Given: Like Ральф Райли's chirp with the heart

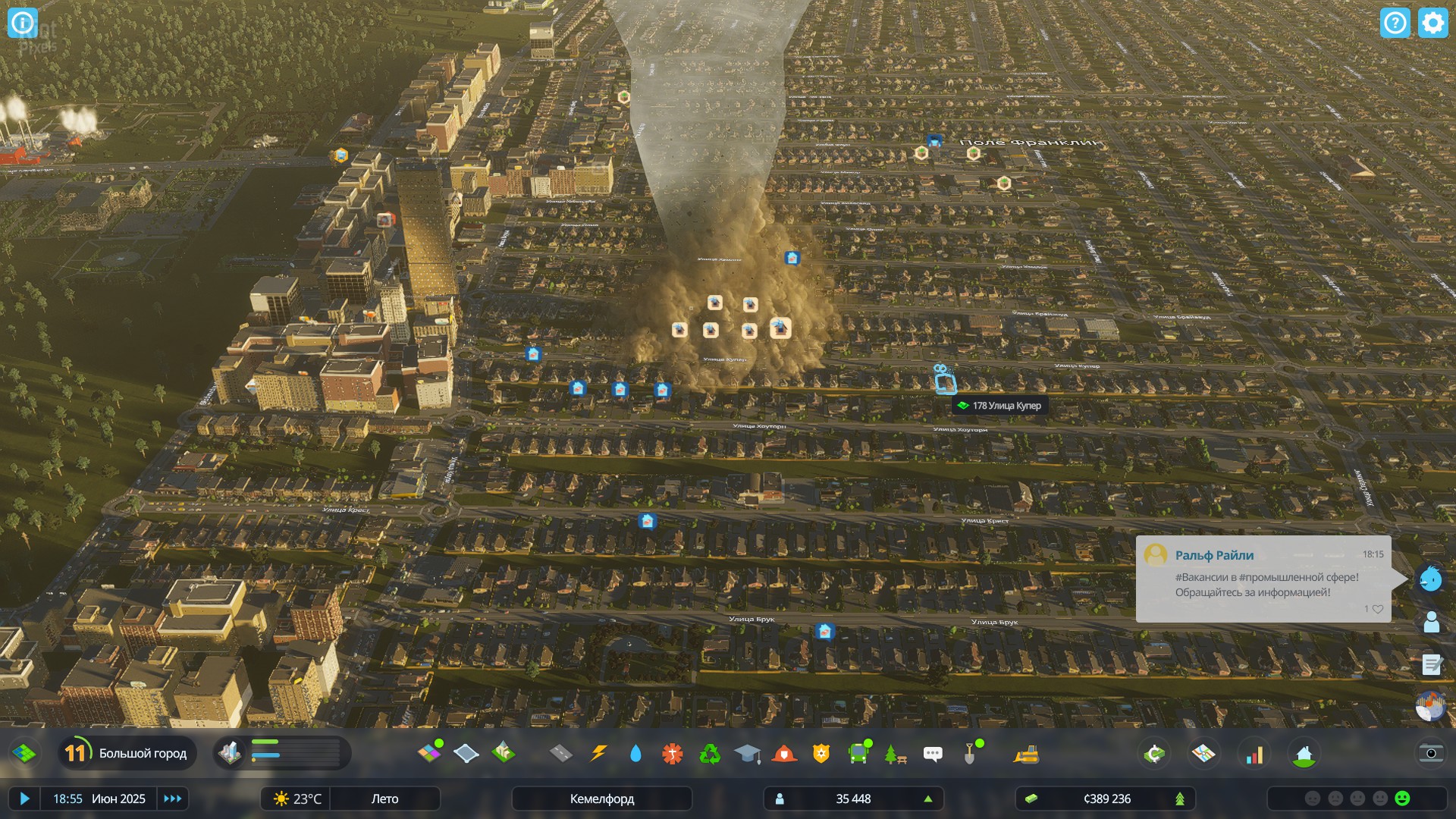Looking at the screenshot, I should click(x=1378, y=609).
